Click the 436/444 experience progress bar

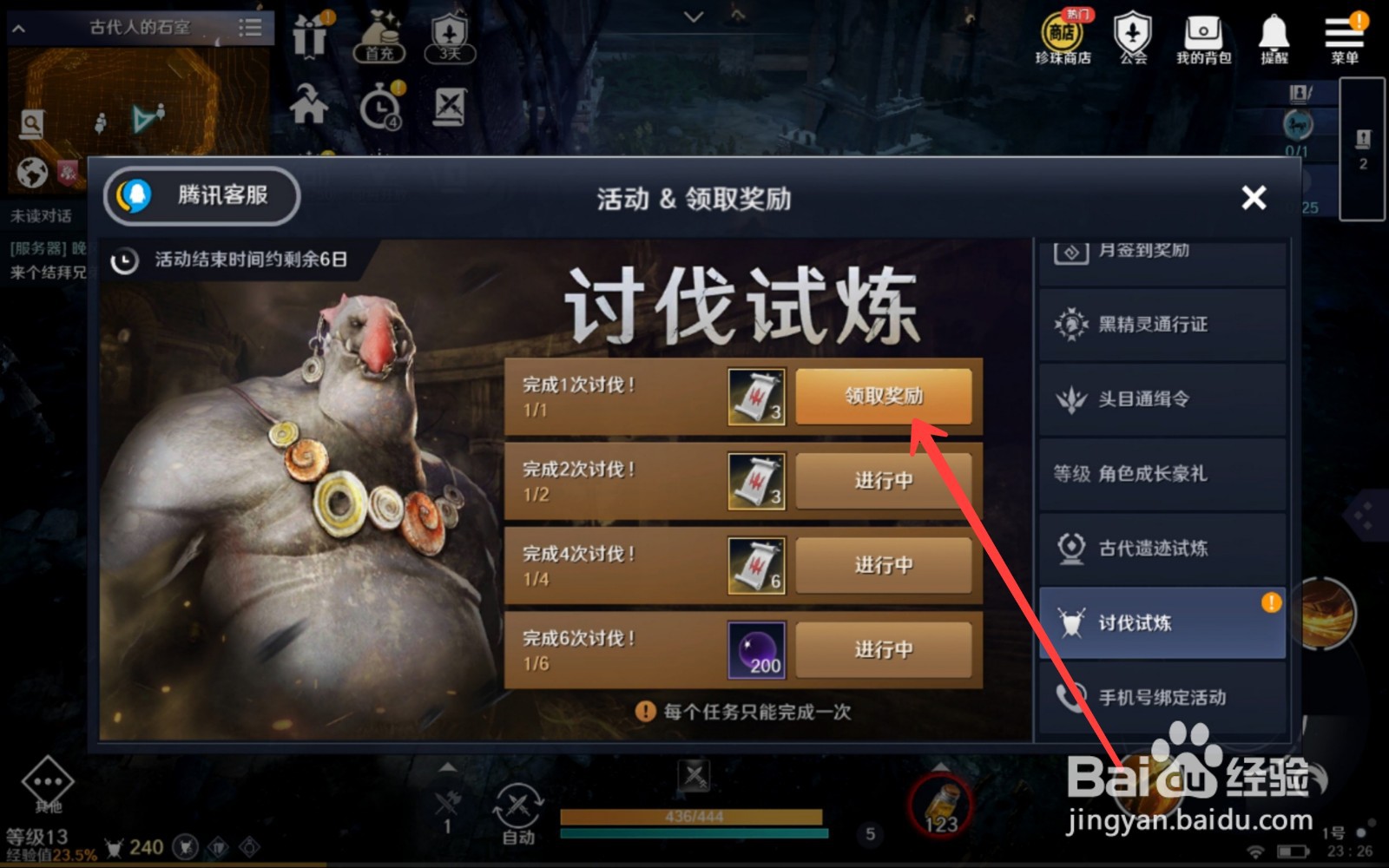coord(693,817)
